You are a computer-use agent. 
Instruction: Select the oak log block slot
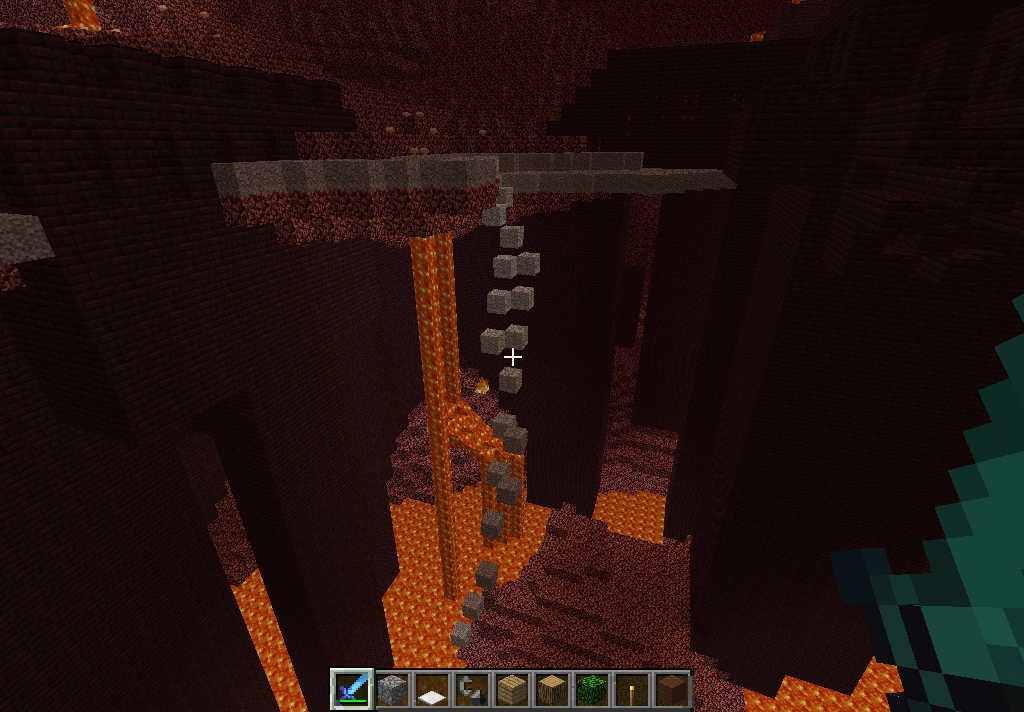tap(551, 689)
